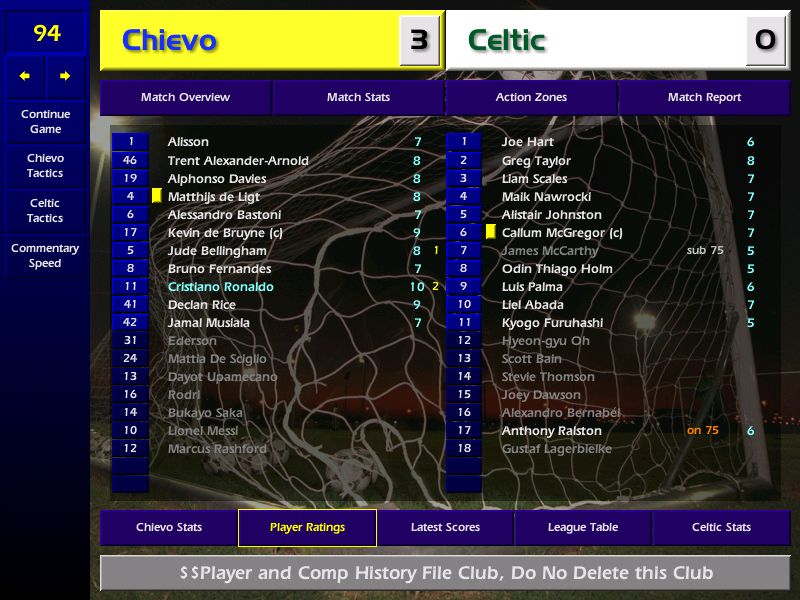The width and height of the screenshot is (800, 600).
Task: Show the Match Stats tab
Action: pyautogui.click(x=358, y=98)
